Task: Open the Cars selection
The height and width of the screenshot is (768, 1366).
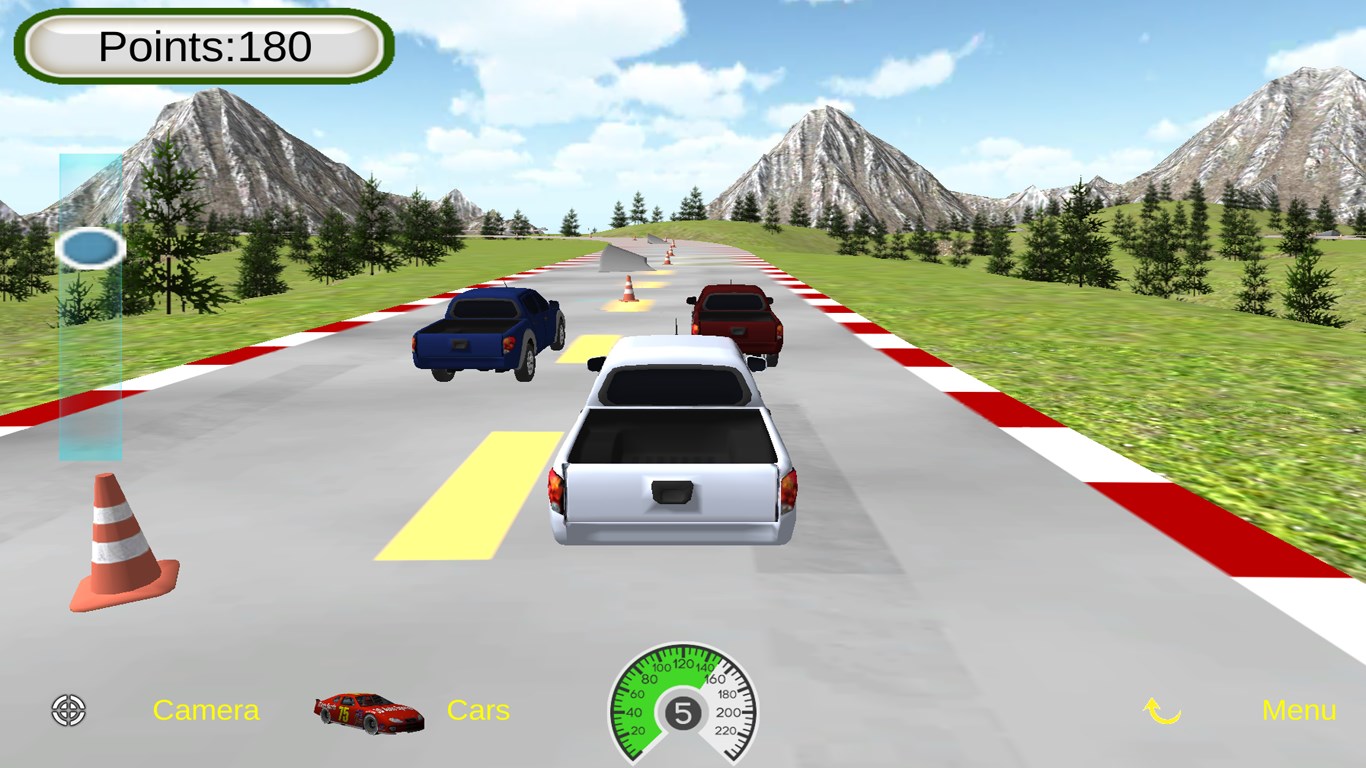Action: (478, 710)
